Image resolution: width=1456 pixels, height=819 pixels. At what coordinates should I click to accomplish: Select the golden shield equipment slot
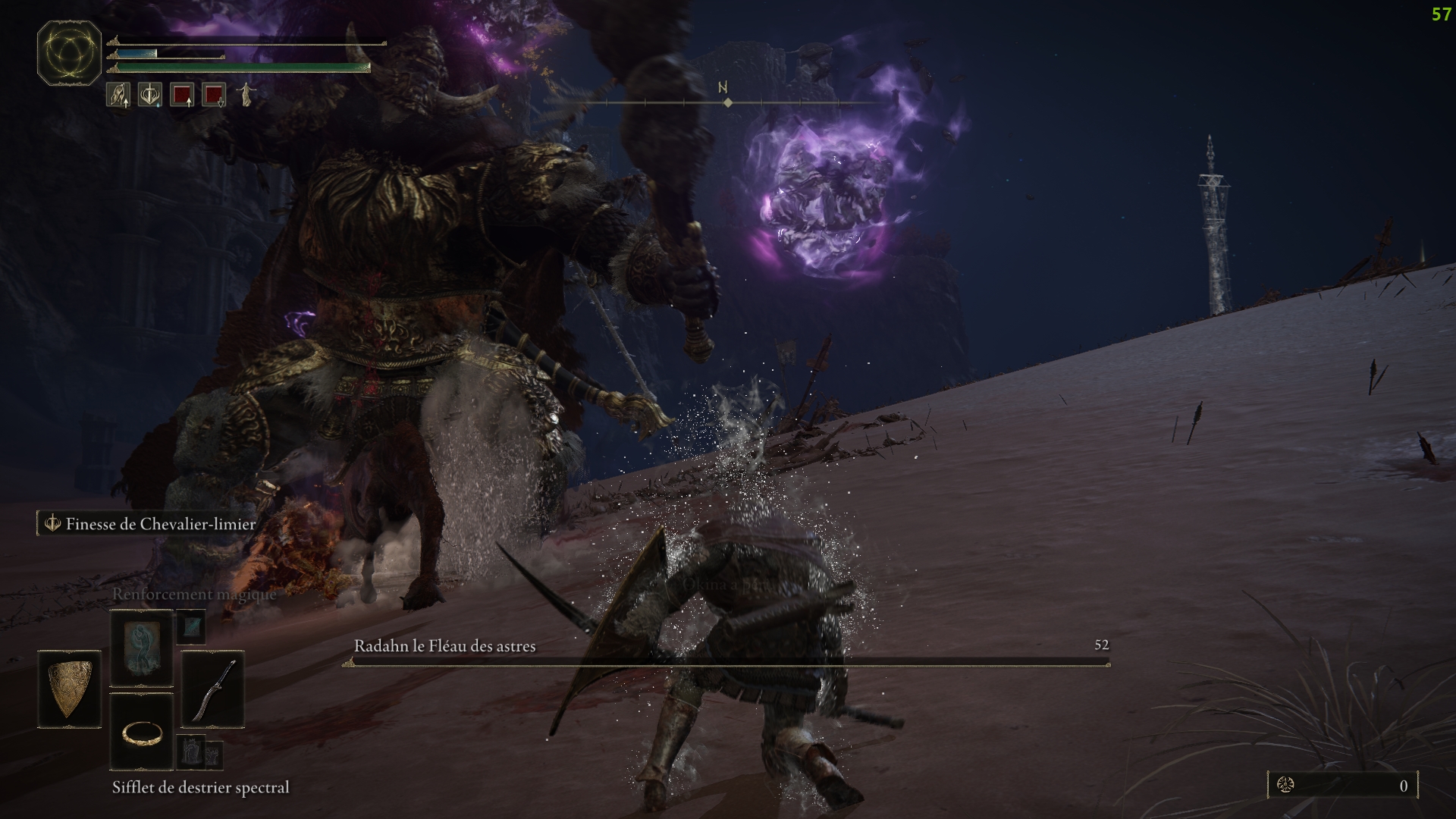(69, 689)
